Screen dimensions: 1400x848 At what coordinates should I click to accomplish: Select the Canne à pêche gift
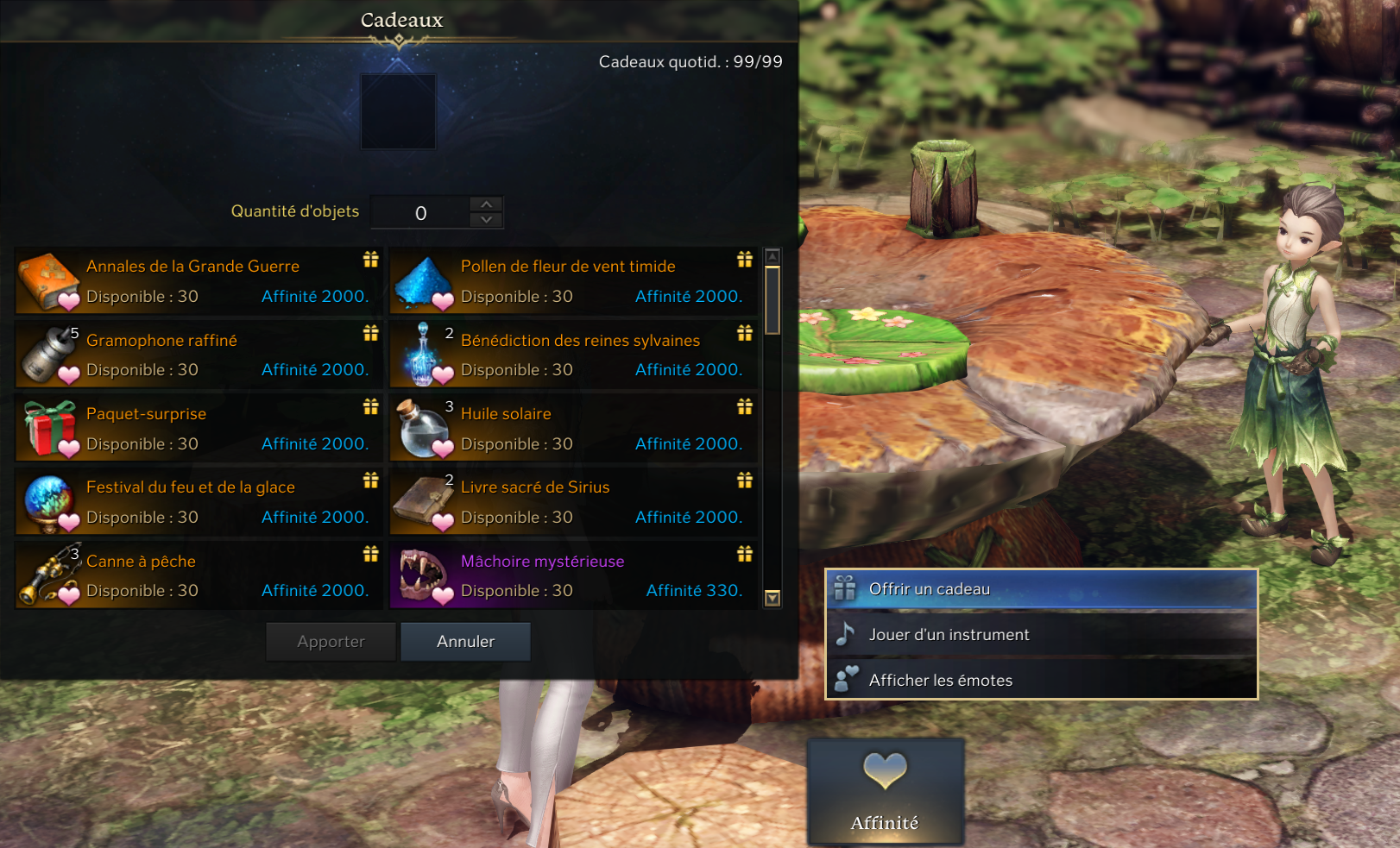(x=199, y=575)
